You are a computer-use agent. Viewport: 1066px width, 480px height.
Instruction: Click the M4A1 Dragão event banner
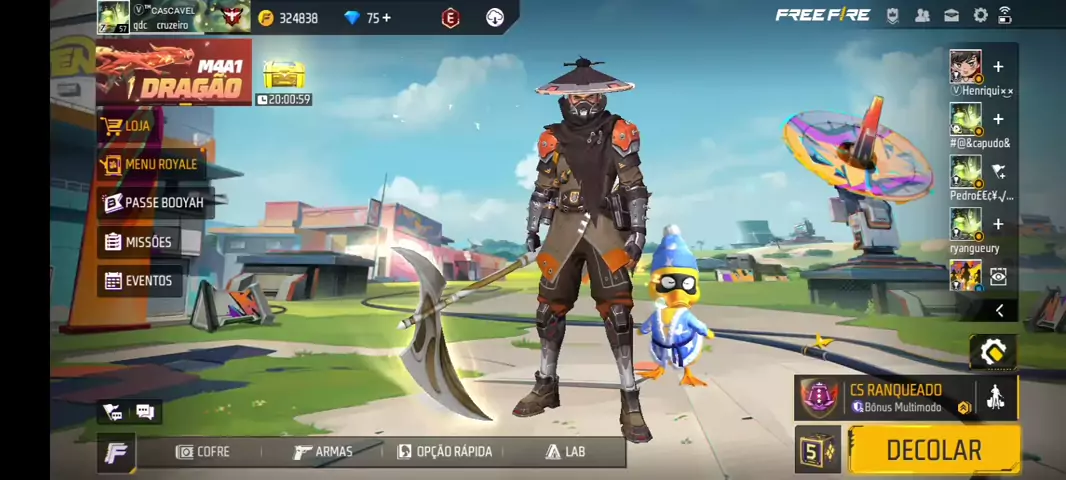pos(175,74)
